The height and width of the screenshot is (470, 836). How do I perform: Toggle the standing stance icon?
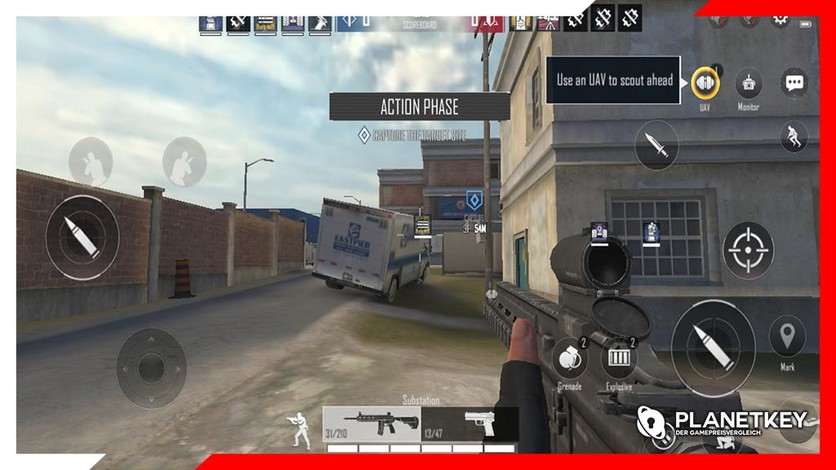coord(297,430)
